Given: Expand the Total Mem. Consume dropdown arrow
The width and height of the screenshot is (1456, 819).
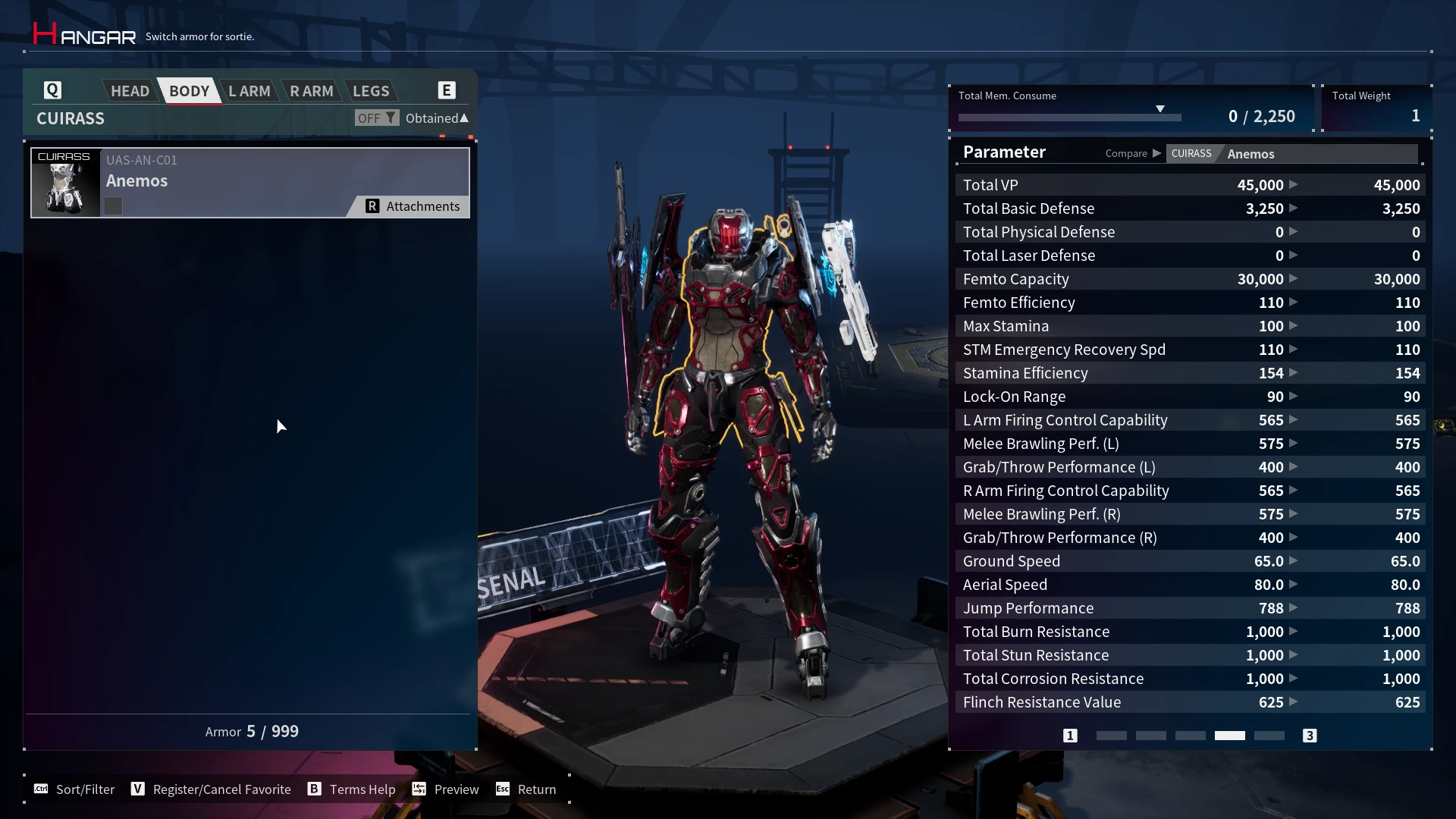Looking at the screenshot, I should 1160,109.
